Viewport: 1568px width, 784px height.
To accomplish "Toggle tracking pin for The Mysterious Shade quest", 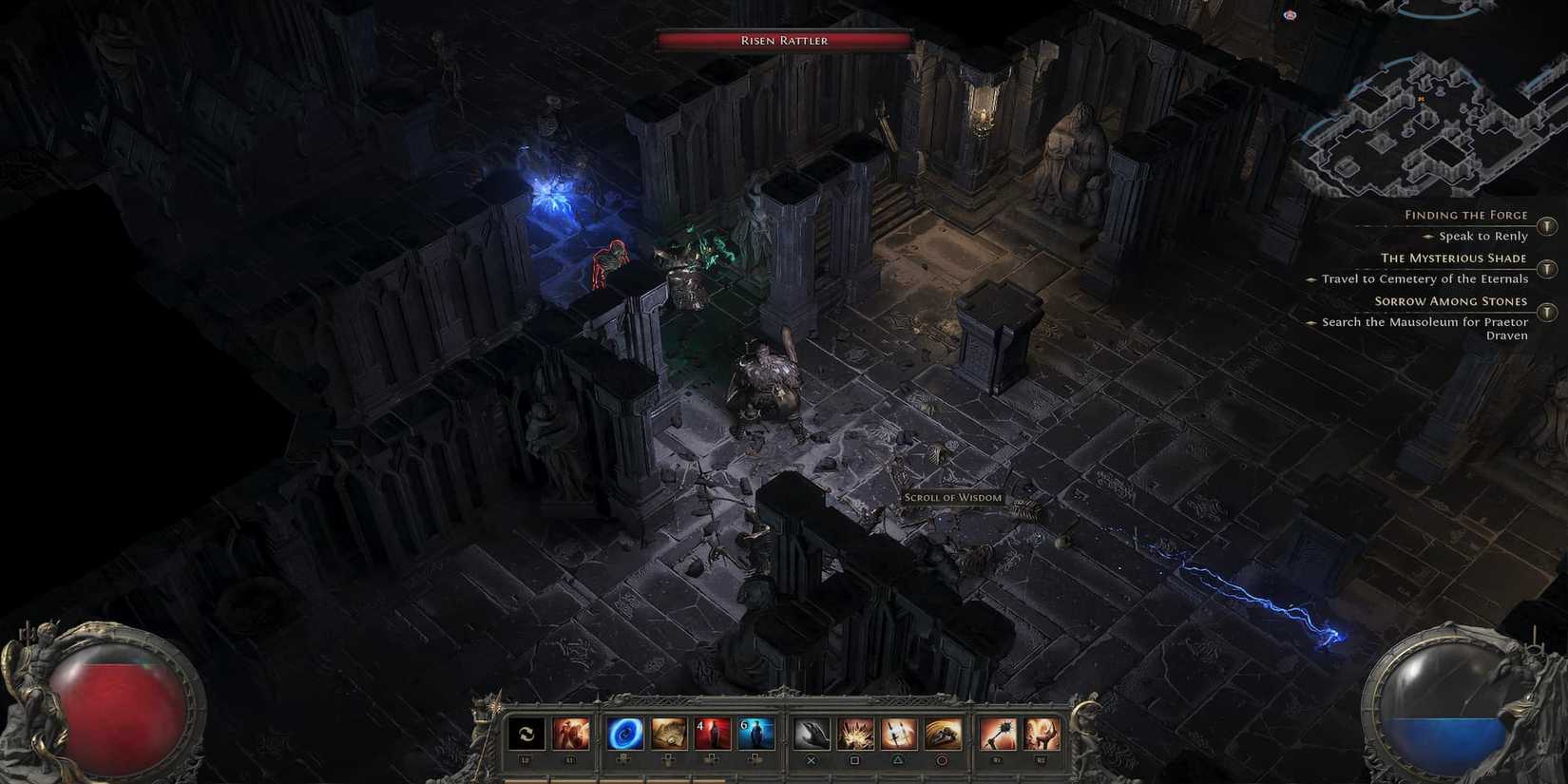I will click(1548, 268).
